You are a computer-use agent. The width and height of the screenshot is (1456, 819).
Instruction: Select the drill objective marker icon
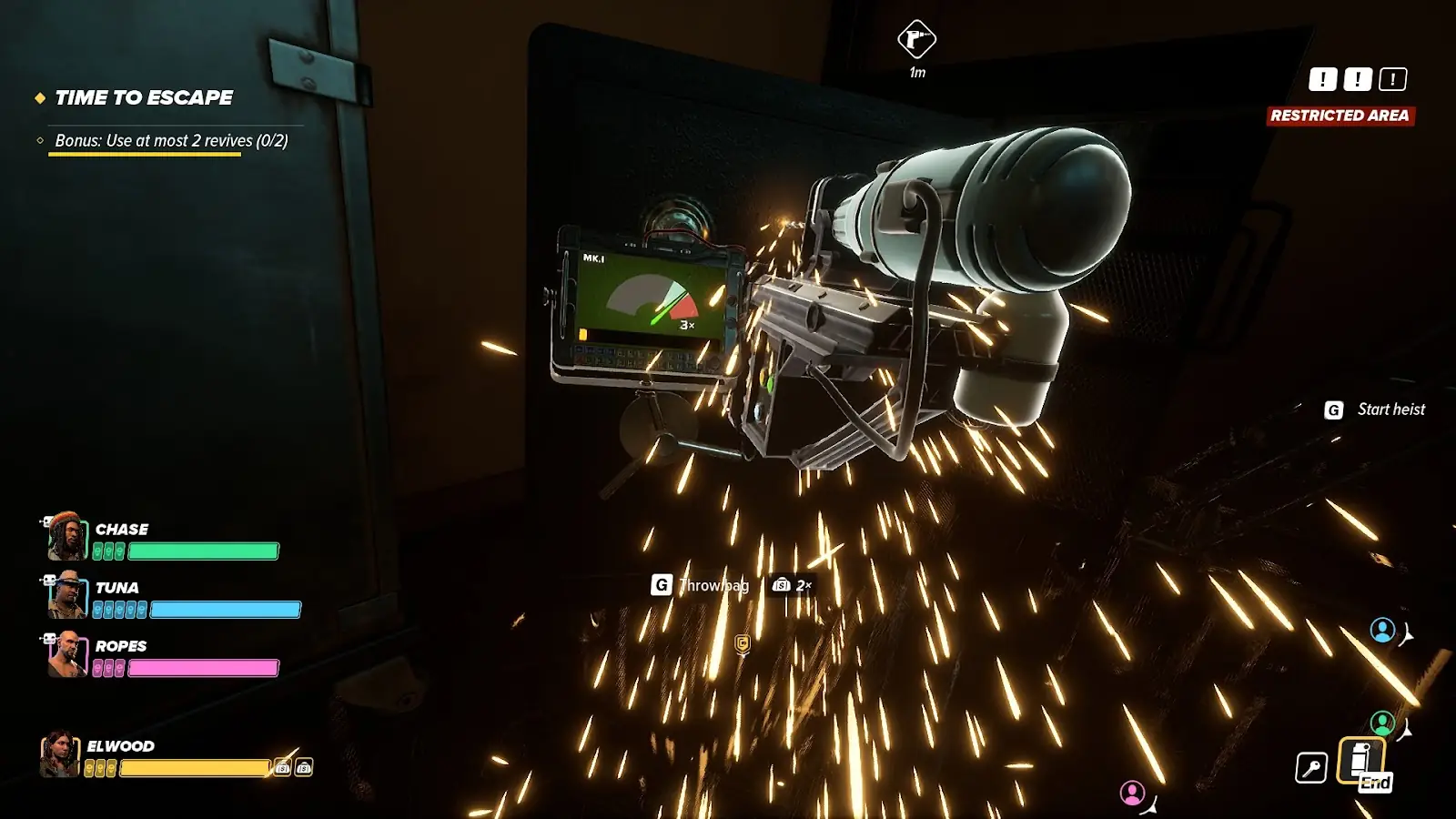(916, 39)
